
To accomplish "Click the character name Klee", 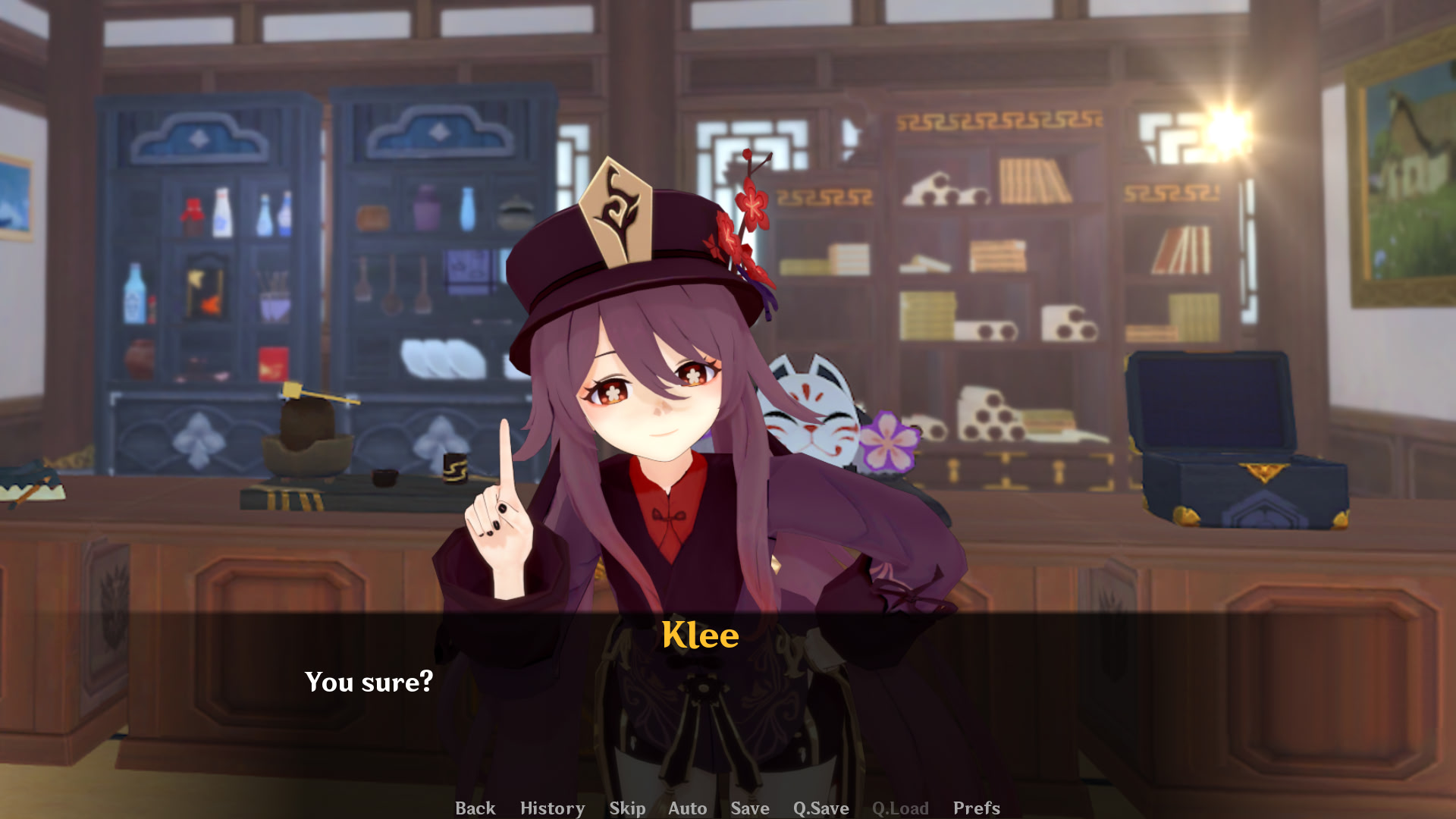I will [699, 635].
